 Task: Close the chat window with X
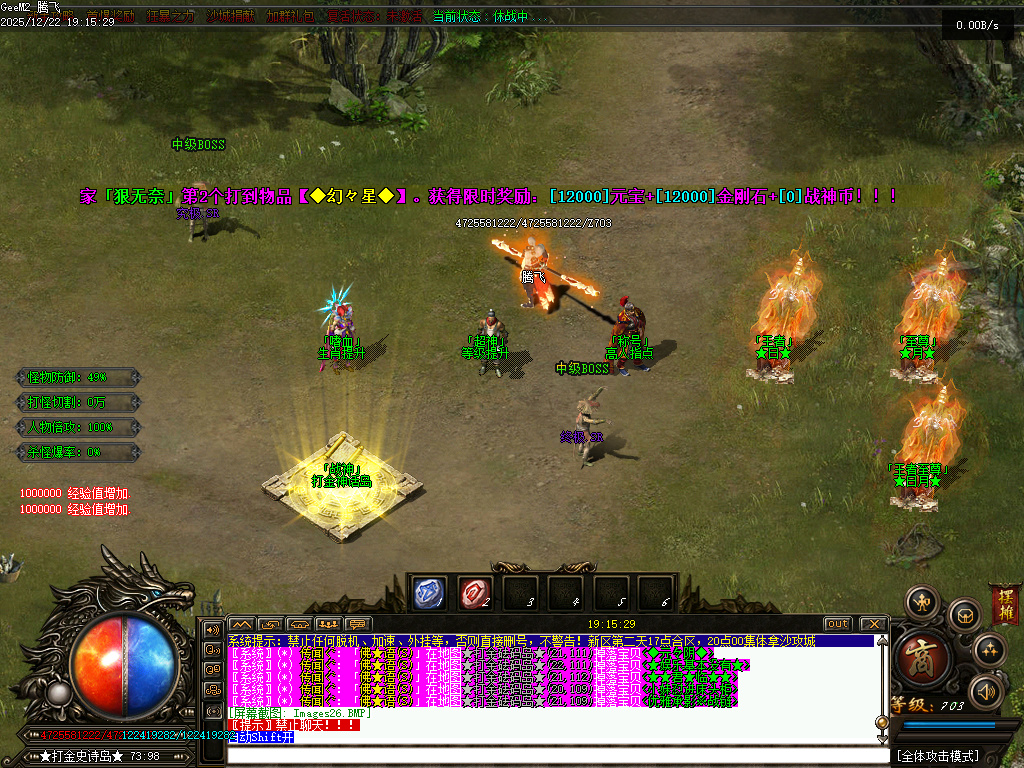(873, 624)
